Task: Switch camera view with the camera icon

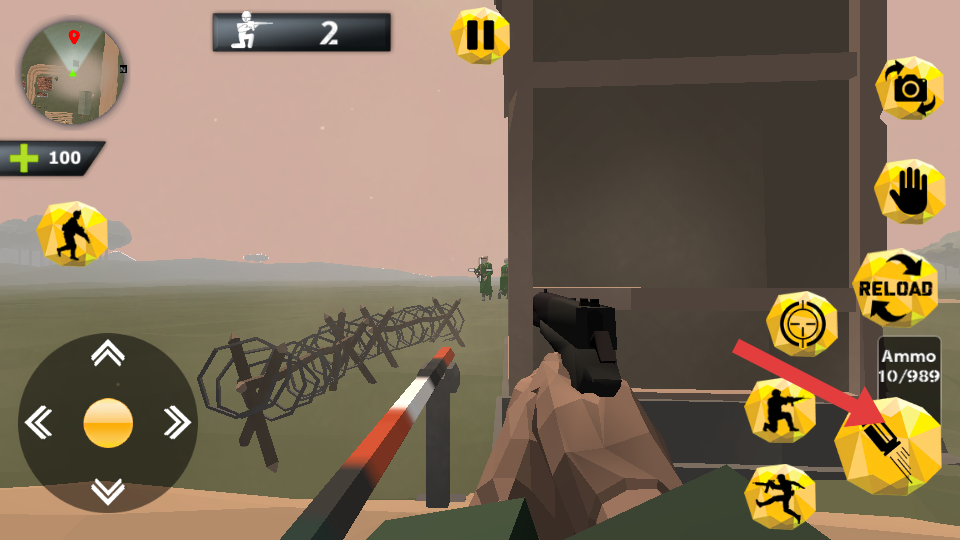Action: click(x=909, y=89)
